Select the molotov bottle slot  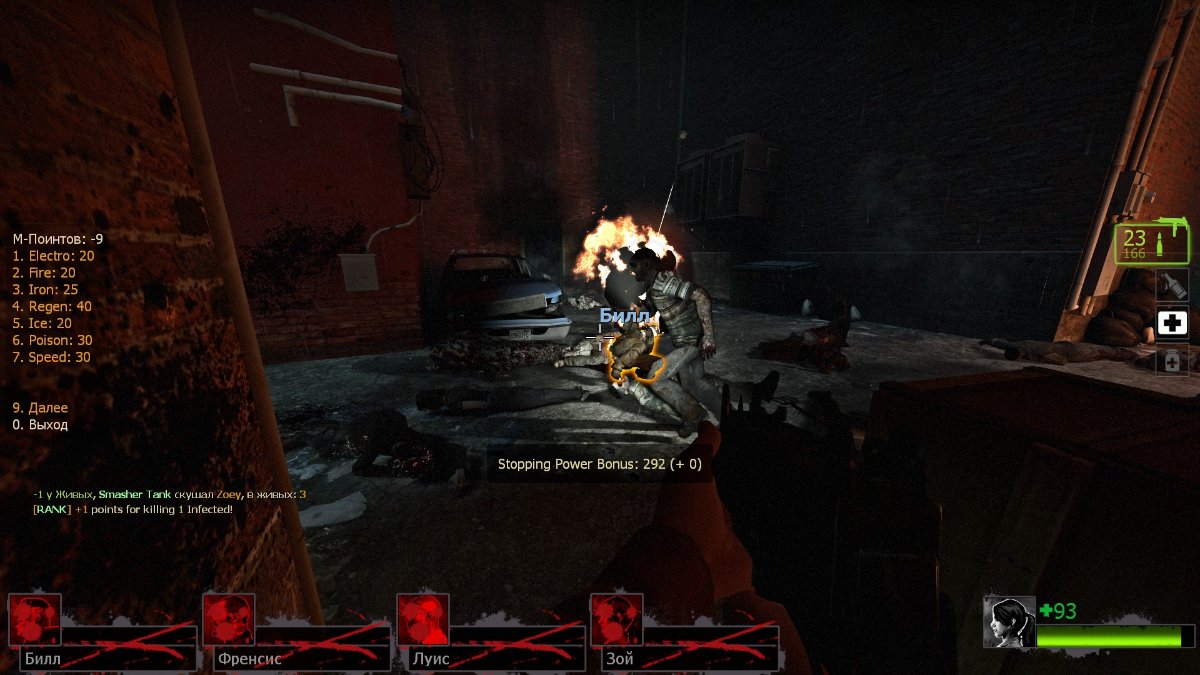click(1172, 286)
